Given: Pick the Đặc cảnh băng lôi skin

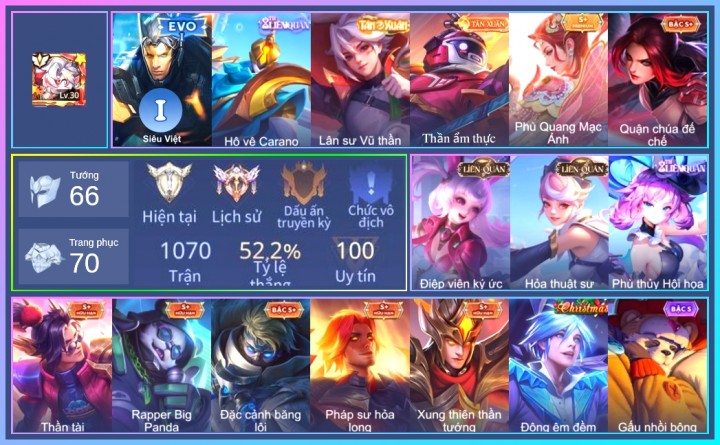Looking at the screenshot, I should pyautogui.click(x=260, y=366).
